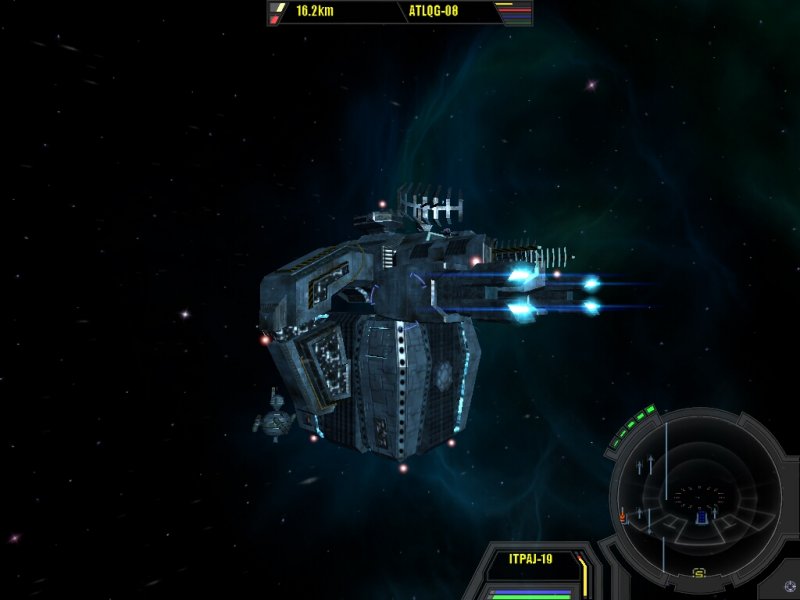Screen dimensions: 800x600
Task: Click the yellow S marker on radar
Action: 699,573
